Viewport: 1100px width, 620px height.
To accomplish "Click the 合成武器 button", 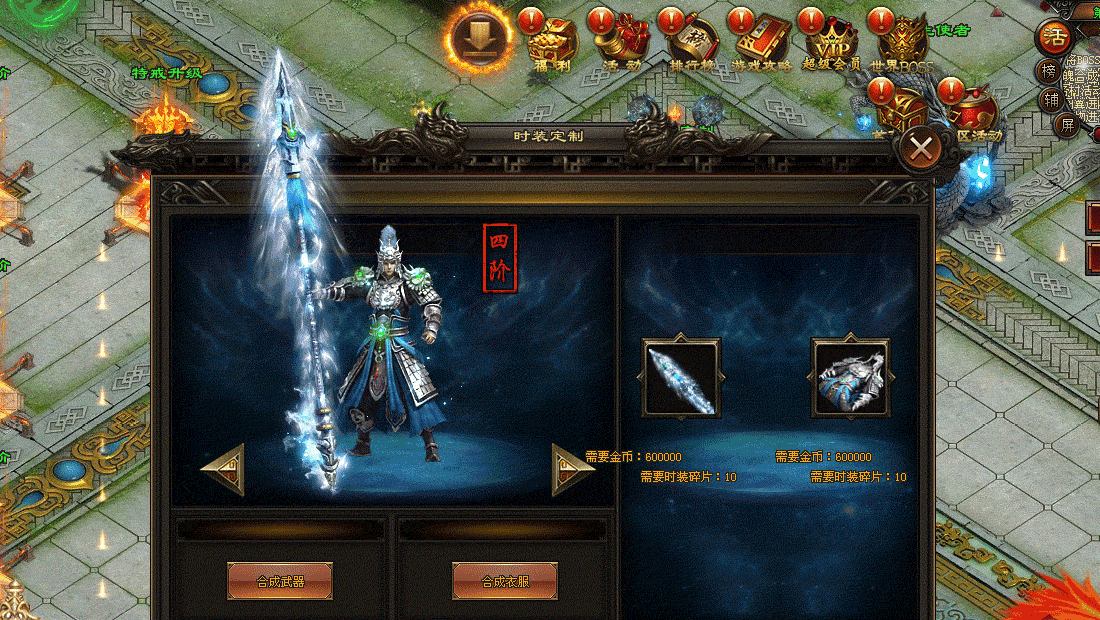I will pyautogui.click(x=280, y=580).
